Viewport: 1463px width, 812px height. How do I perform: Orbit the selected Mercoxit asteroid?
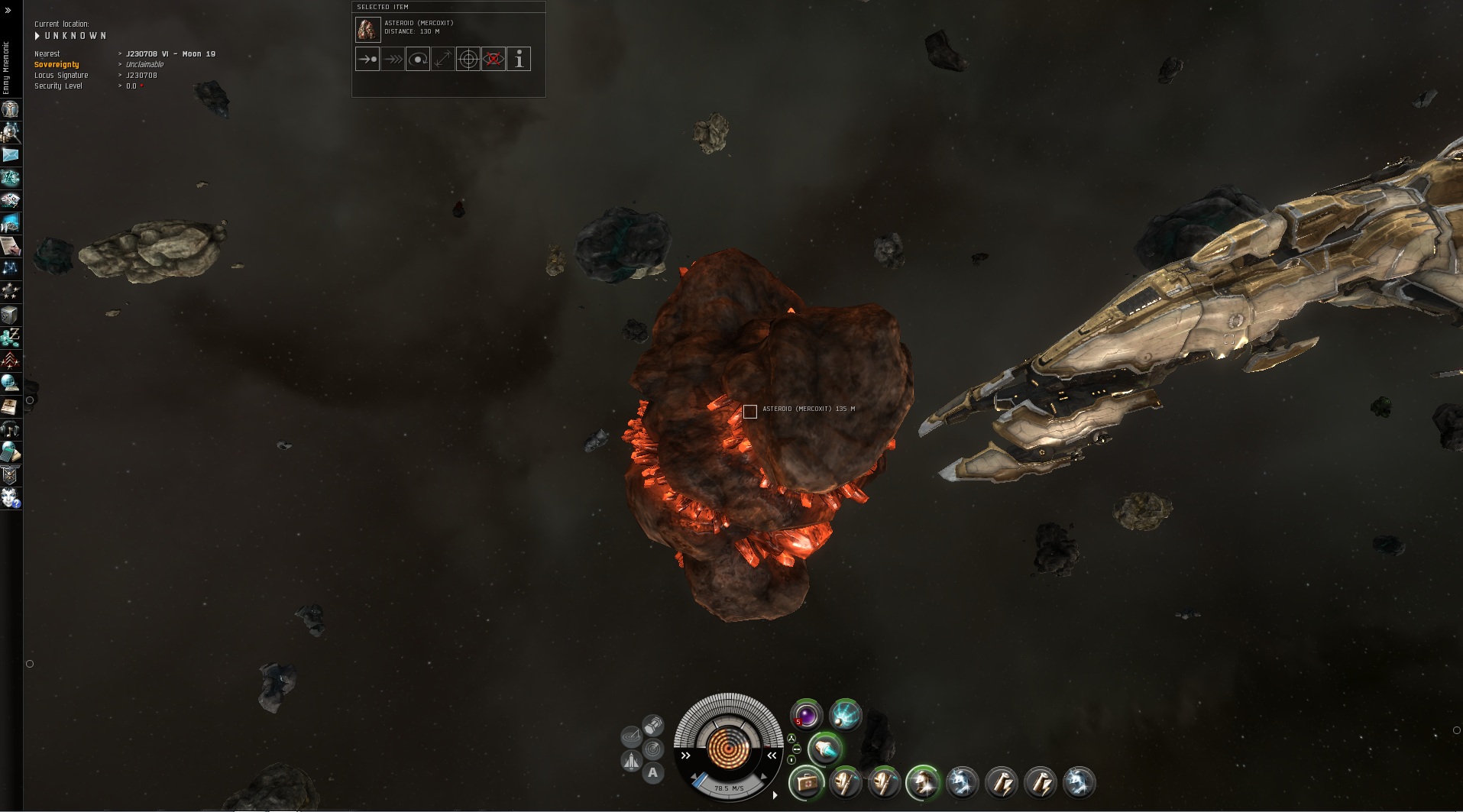point(418,59)
